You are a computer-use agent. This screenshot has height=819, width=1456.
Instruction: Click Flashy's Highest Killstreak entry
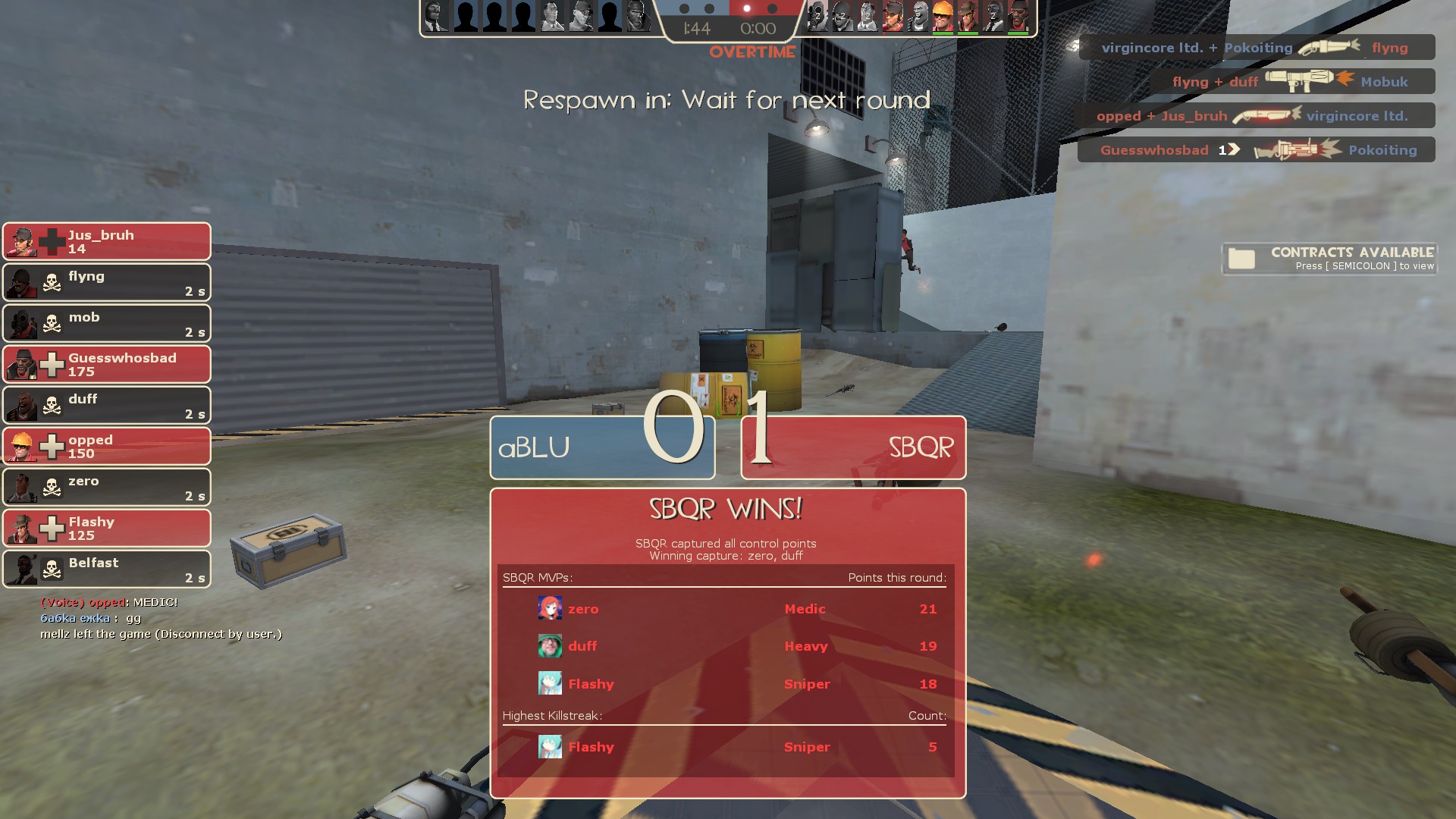[x=726, y=747]
